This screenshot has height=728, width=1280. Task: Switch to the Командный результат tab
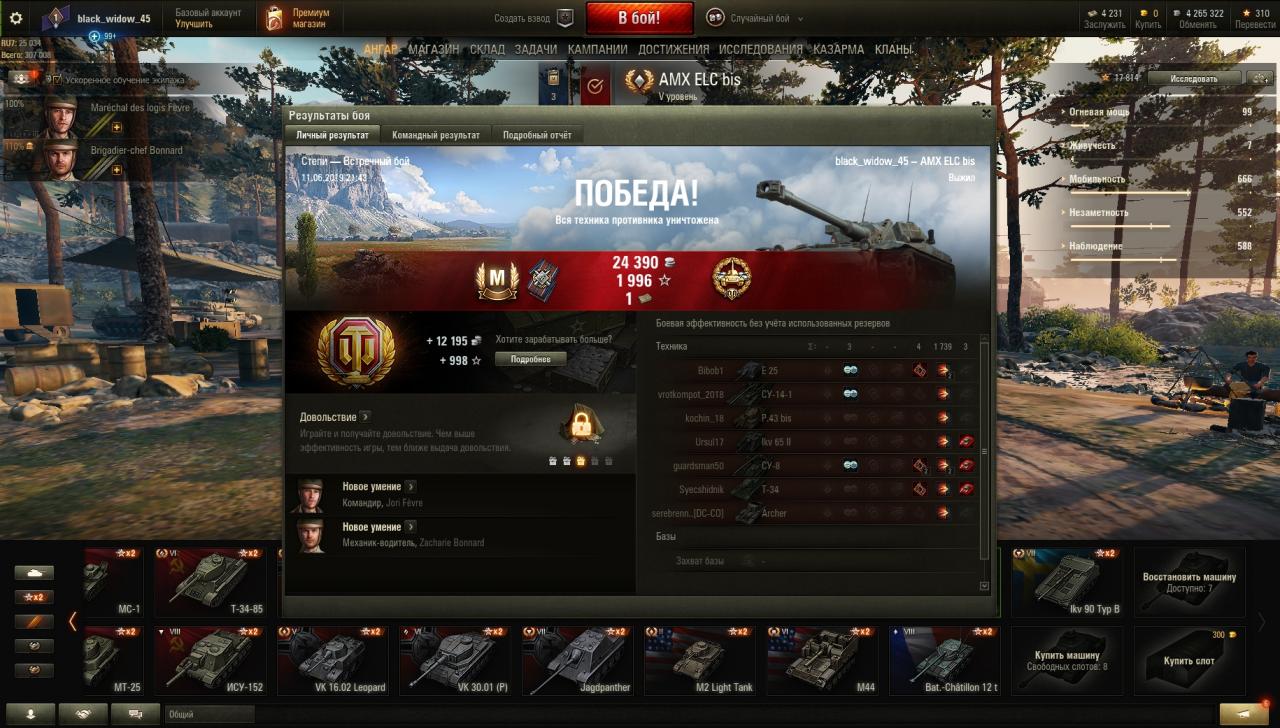click(x=435, y=135)
